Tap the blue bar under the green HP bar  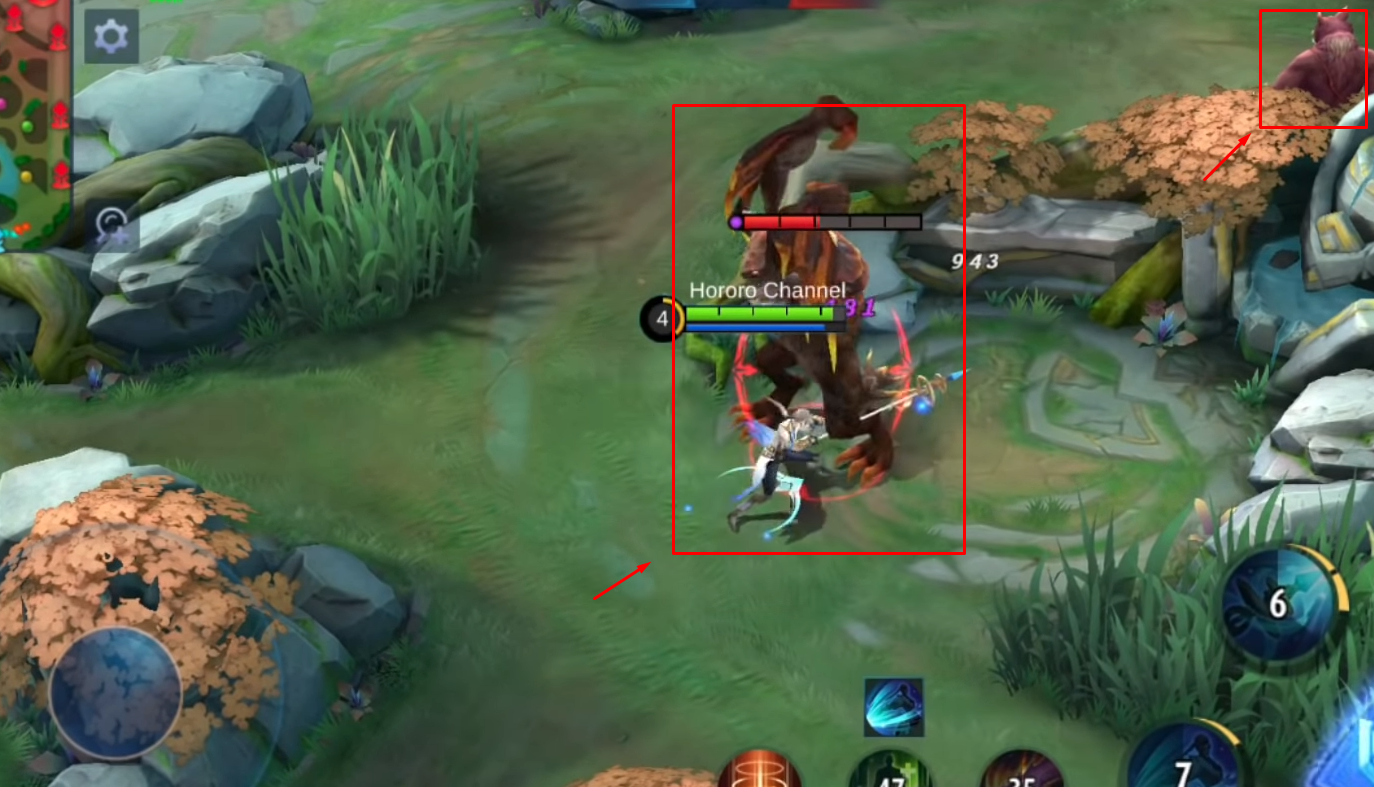coord(755,325)
